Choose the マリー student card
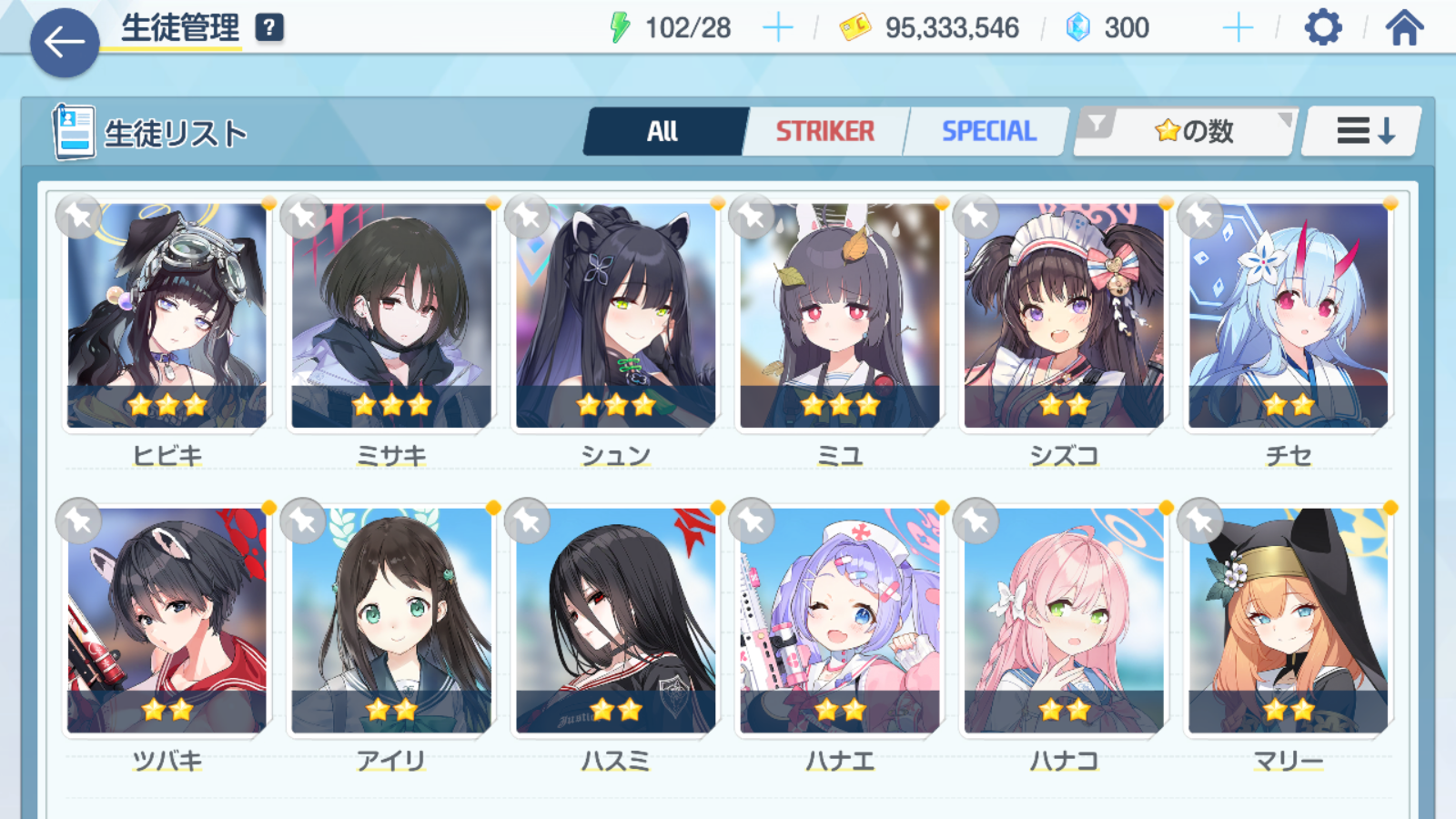Viewport: 1456px width, 819px height. [1289, 621]
